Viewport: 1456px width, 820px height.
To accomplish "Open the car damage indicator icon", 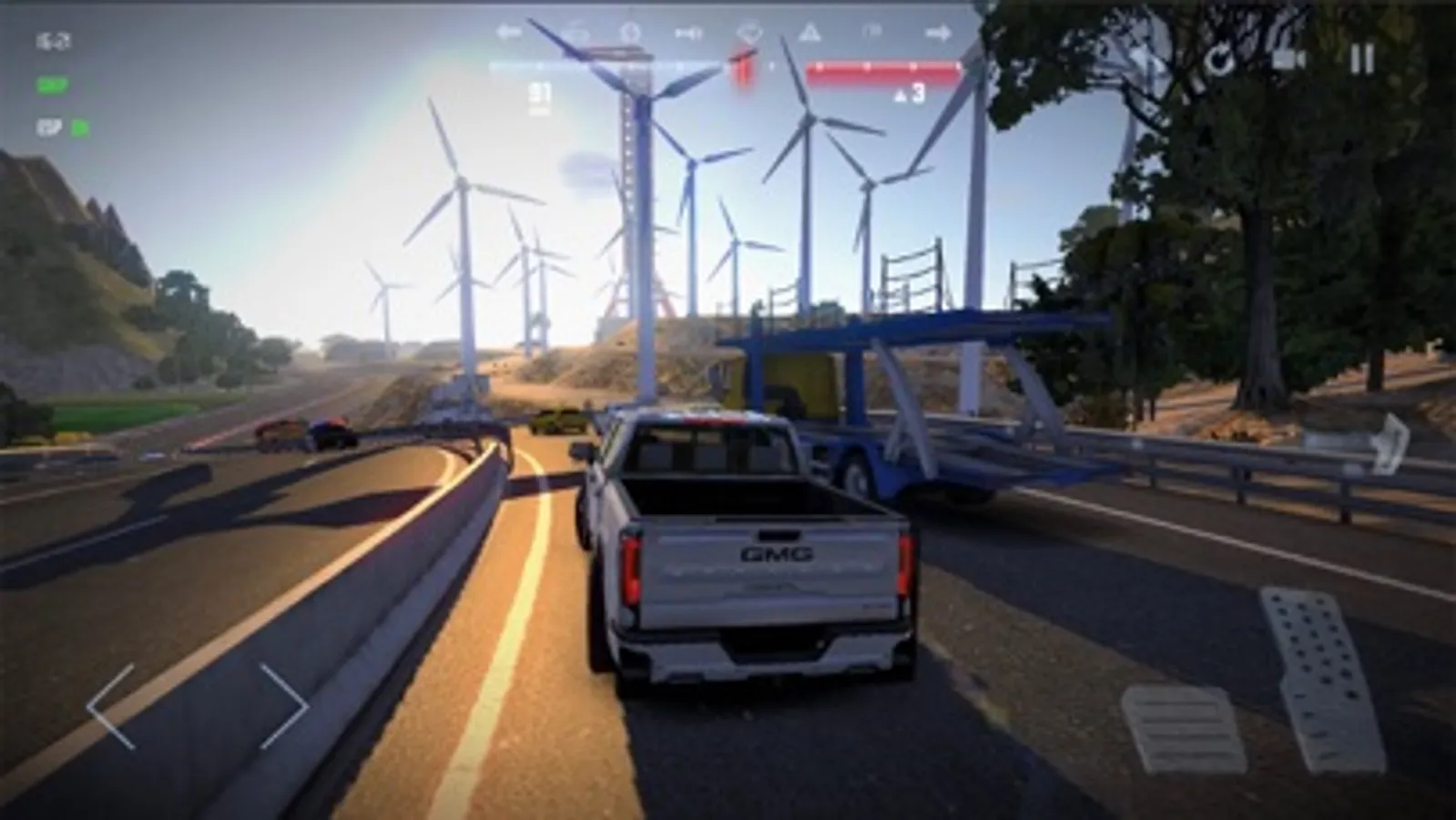I will pos(748,34).
